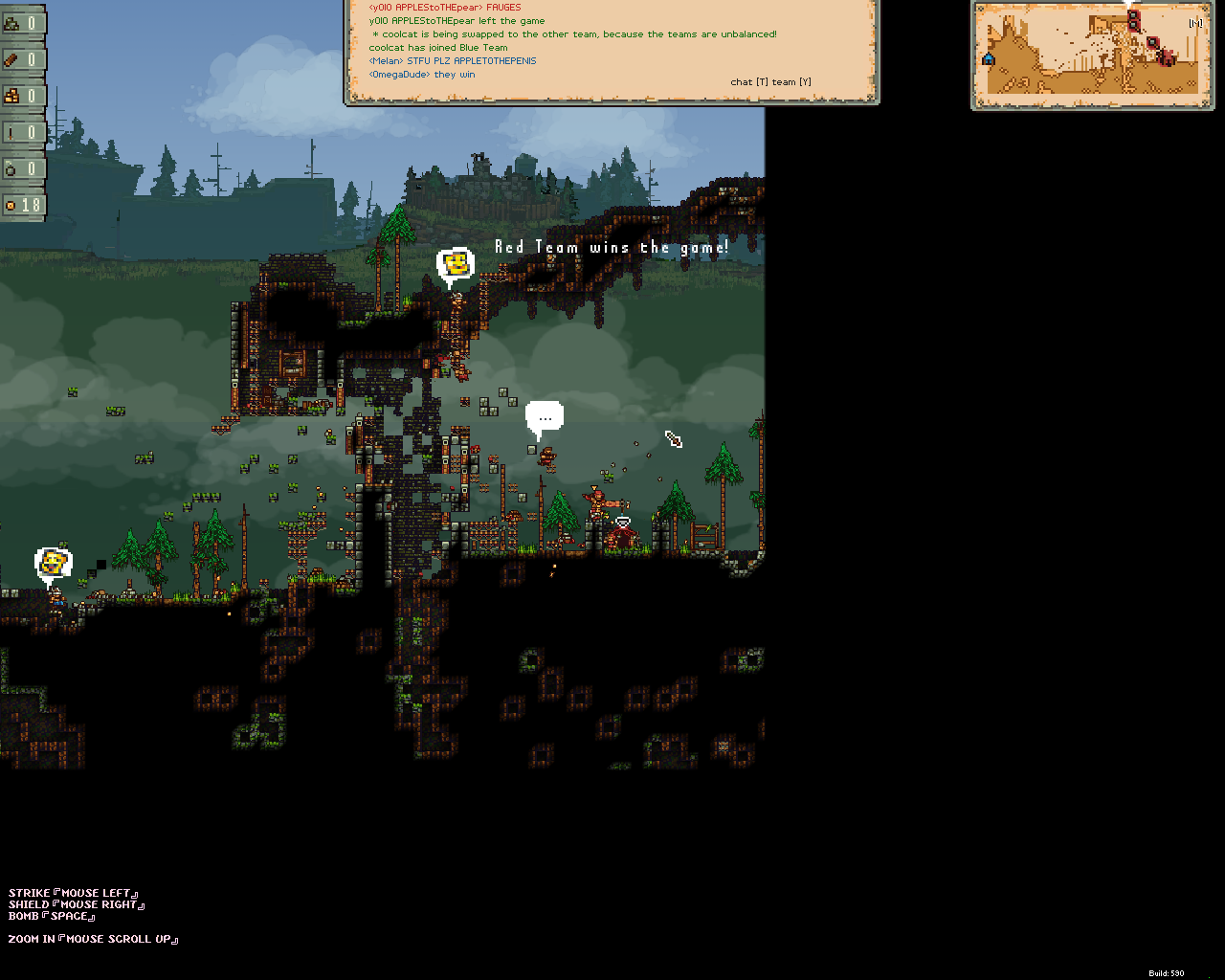Select the bomb slot

pos(22,168)
